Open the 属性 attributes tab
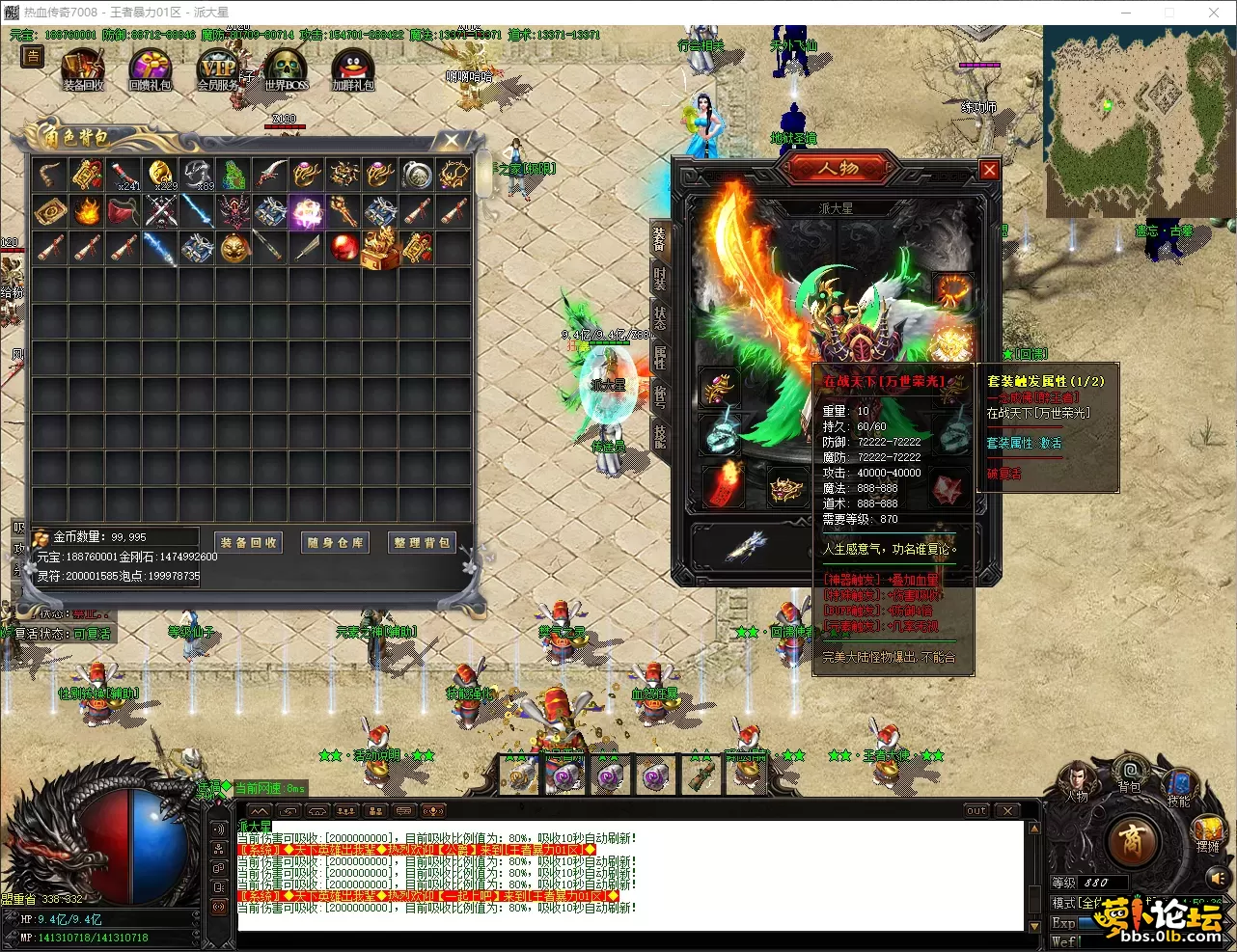This screenshot has width=1237, height=952. [x=660, y=356]
